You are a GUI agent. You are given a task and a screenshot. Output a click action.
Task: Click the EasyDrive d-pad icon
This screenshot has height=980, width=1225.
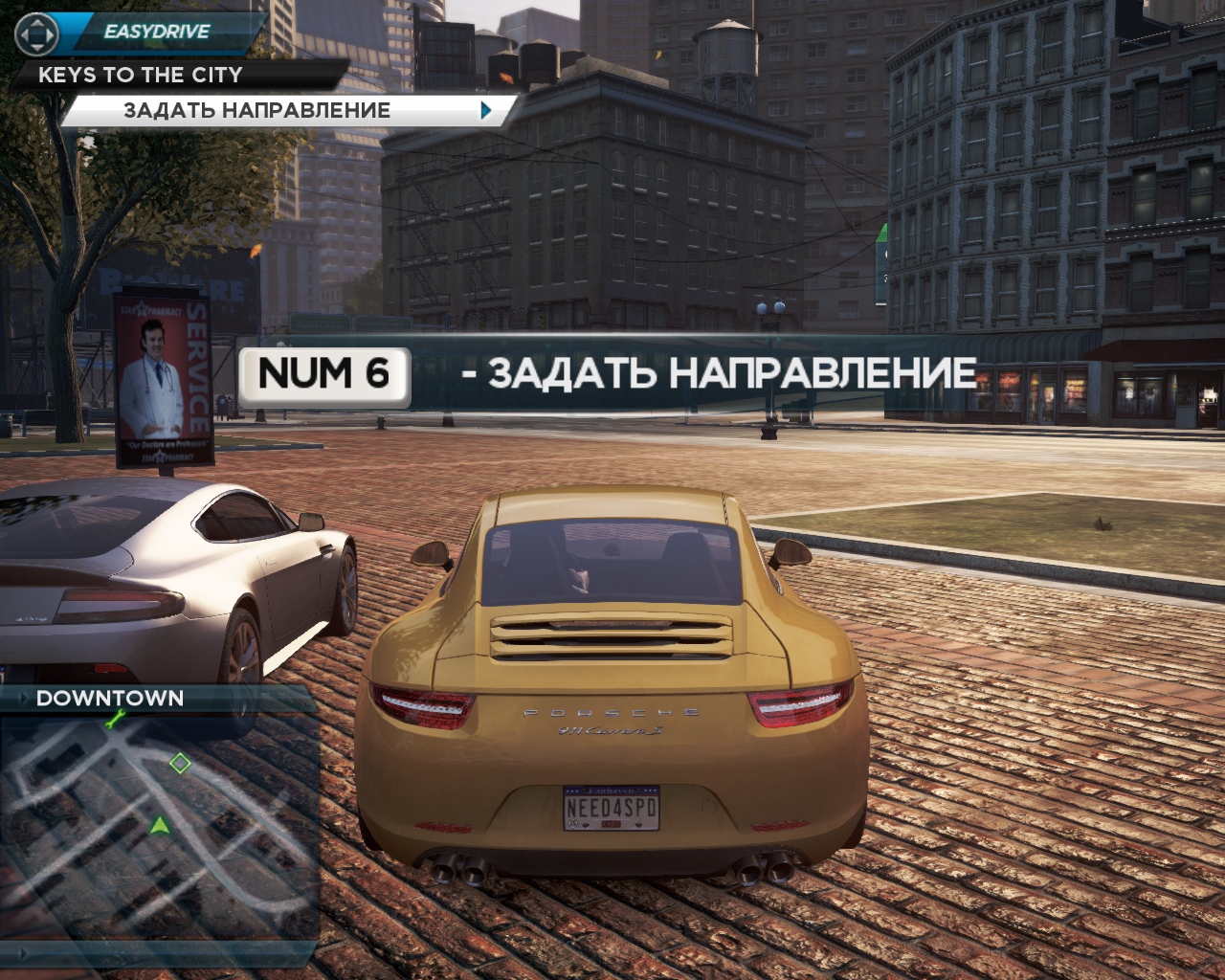37,35
